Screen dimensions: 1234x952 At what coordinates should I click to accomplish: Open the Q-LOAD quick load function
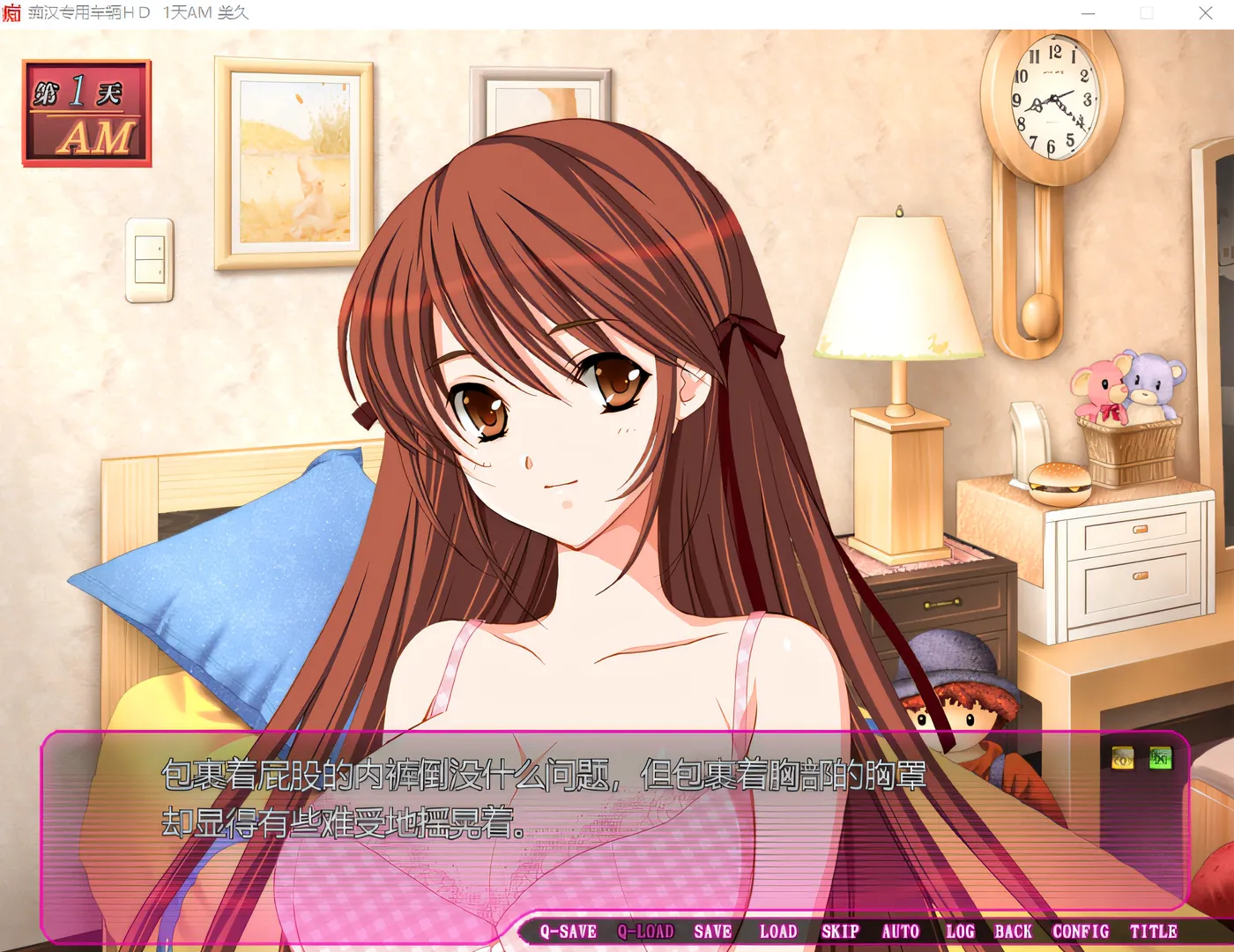pyautogui.click(x=647, y=931)
